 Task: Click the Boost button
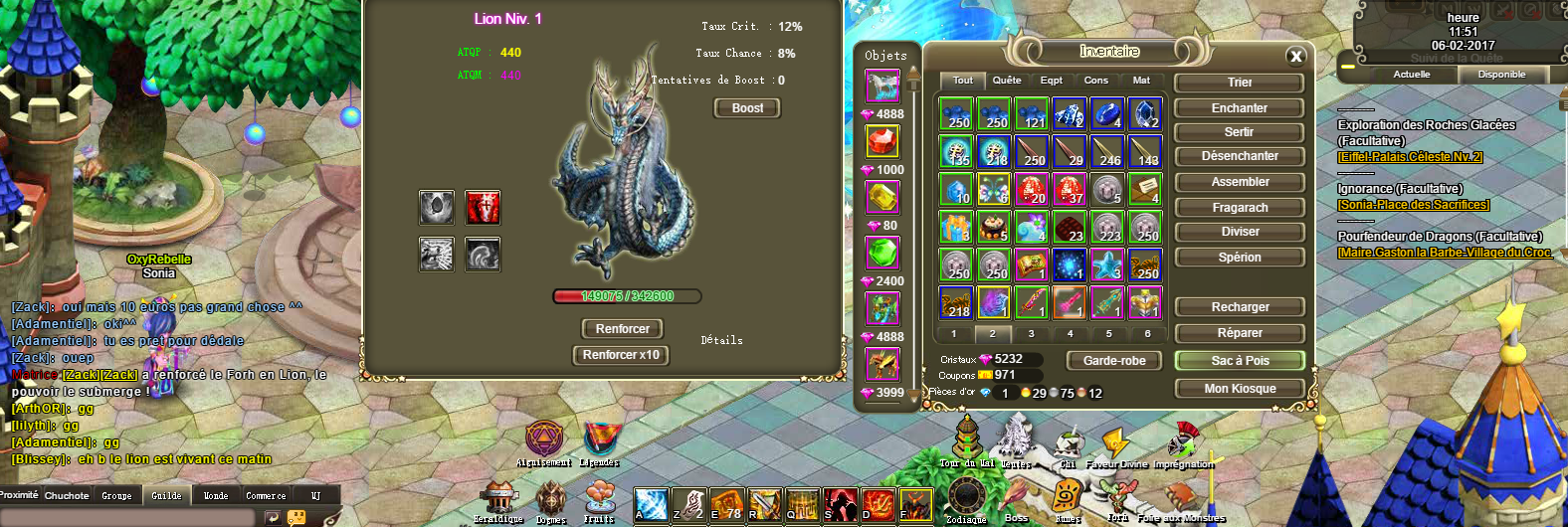(747, 108)
